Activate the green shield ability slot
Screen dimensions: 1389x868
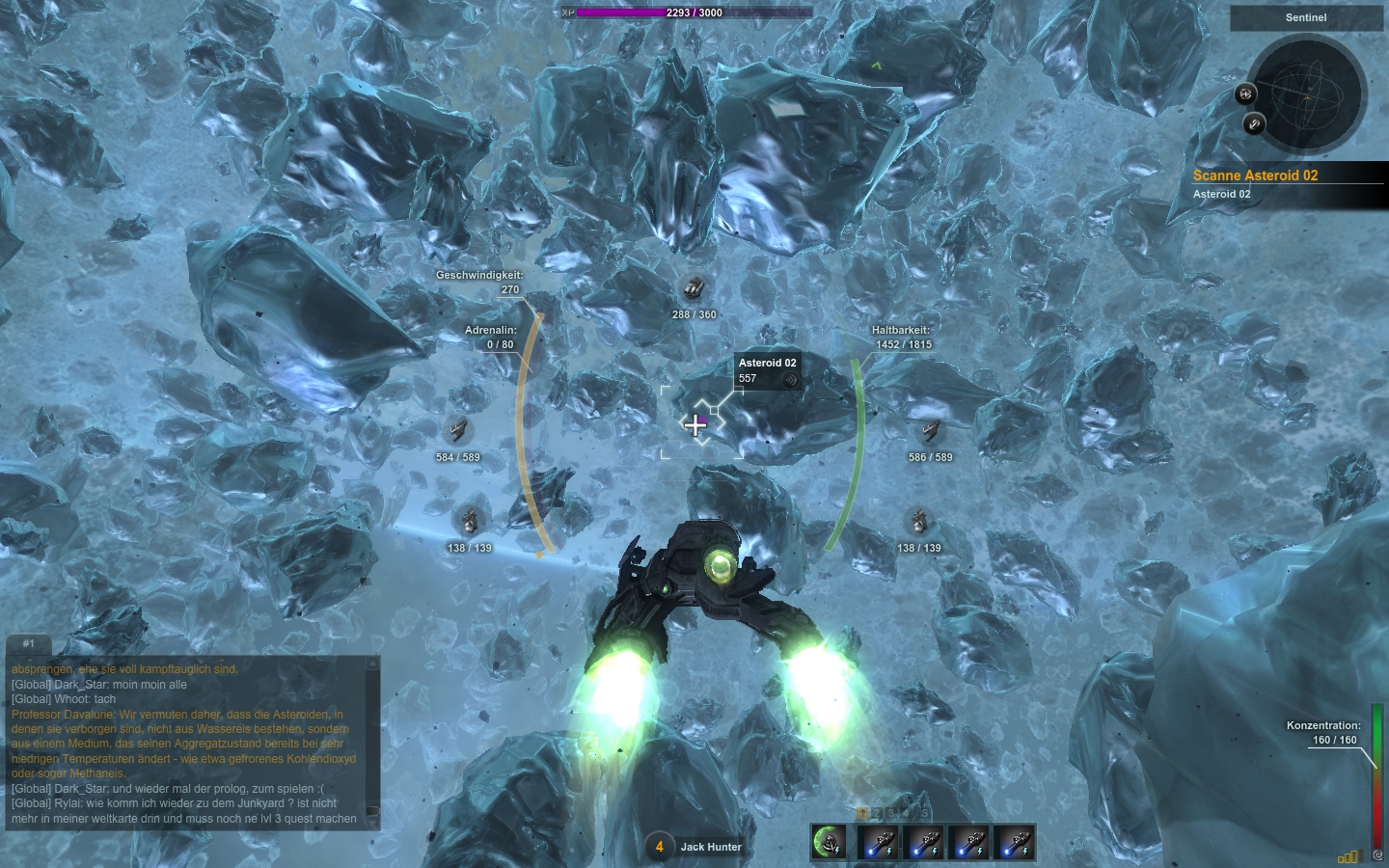[830, 842]
